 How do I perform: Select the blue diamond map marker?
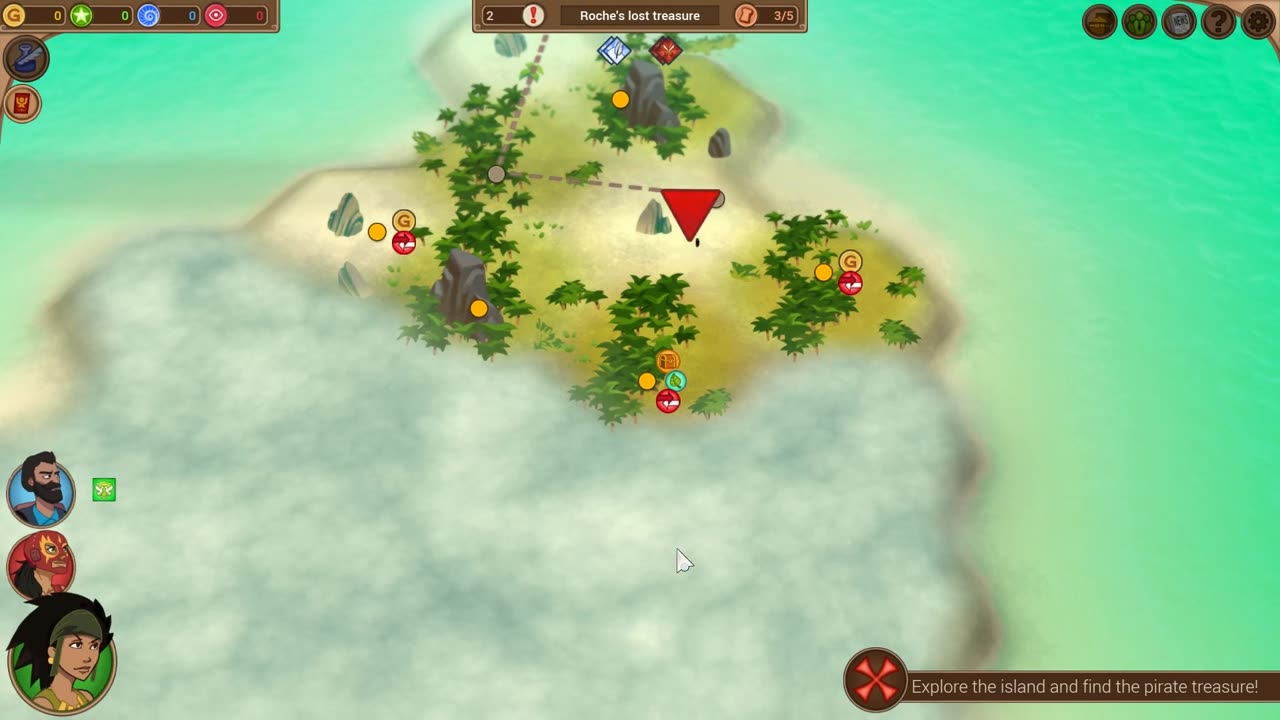point(614,50)
